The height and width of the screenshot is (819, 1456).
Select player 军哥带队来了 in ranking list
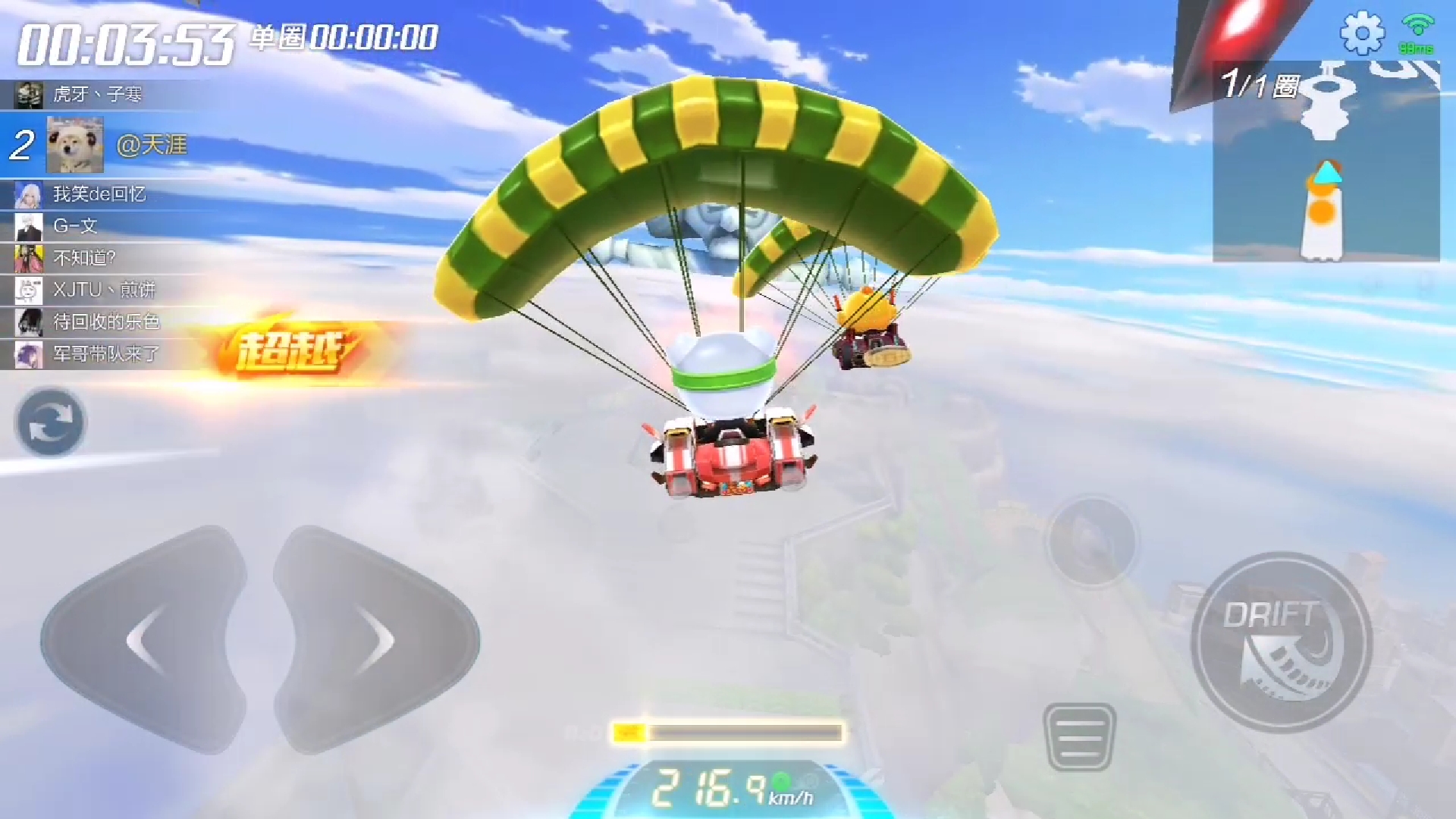(x=106, y=353)
